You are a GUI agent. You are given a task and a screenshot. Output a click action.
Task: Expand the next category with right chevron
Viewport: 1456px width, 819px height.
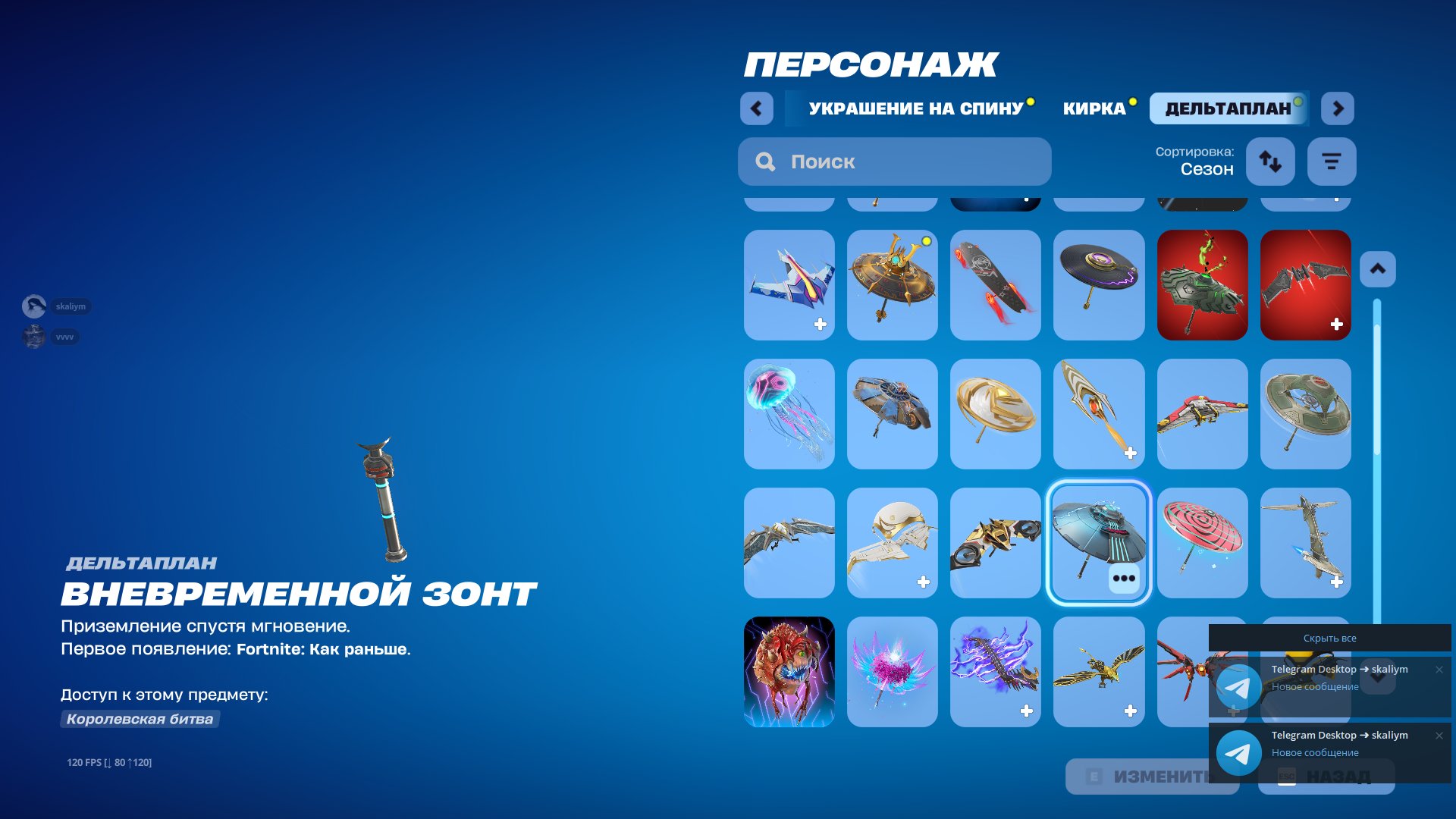click(x=1338, y=108)
